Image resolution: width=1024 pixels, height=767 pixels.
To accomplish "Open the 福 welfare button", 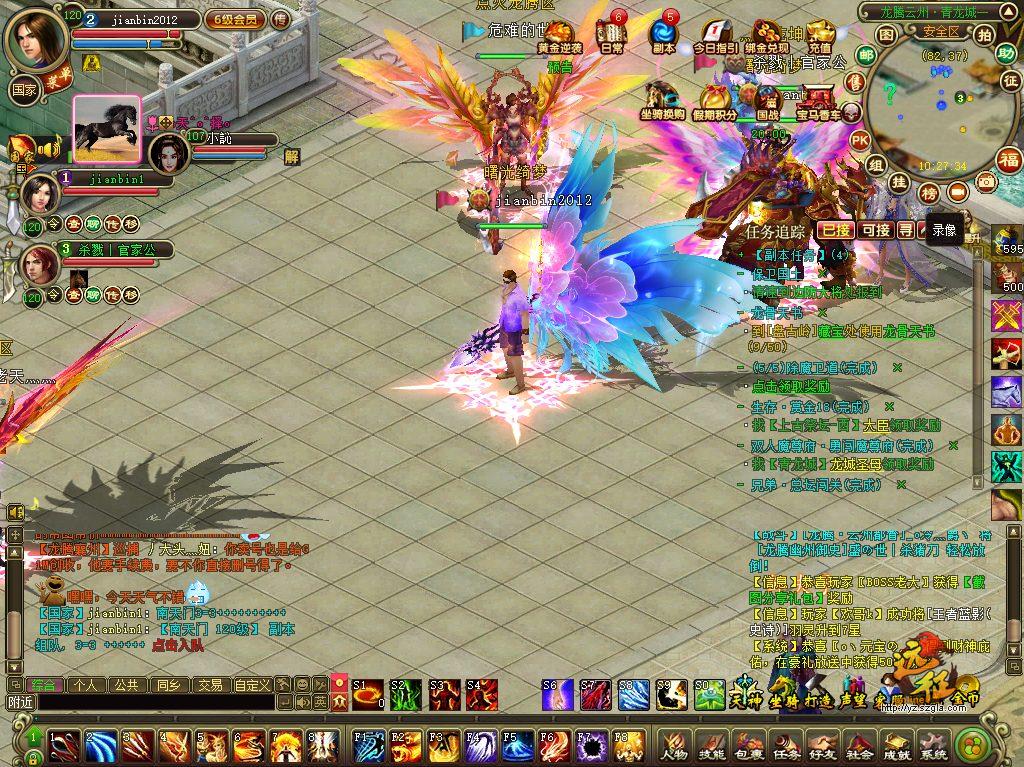I will (x=1010, y=160).
